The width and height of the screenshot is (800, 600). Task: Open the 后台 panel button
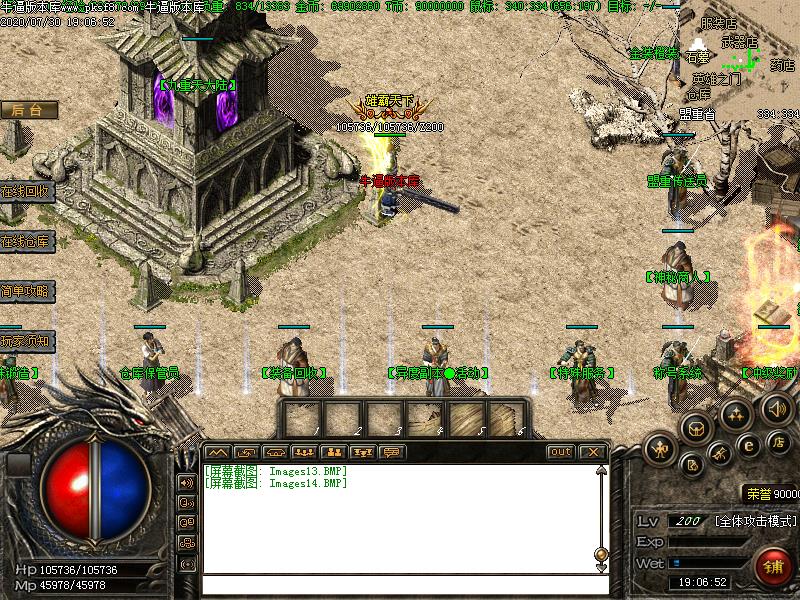[x=27, y=110]
